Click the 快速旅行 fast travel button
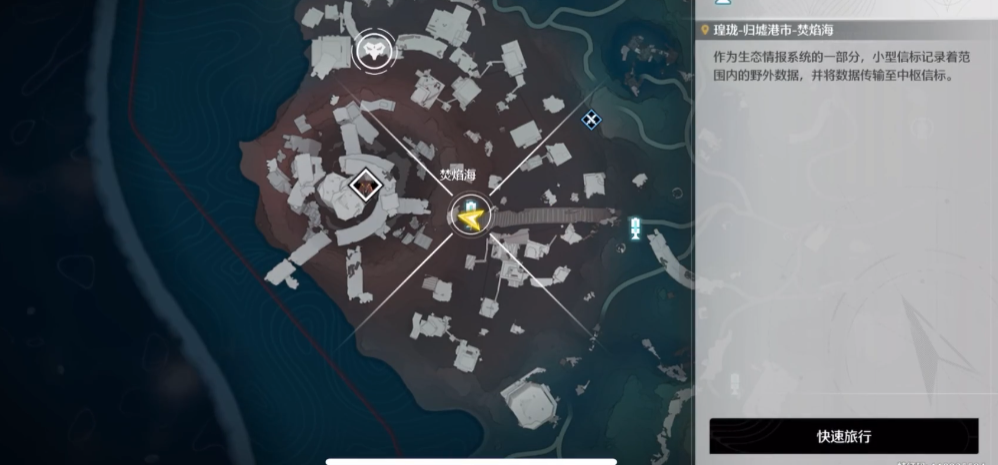 pos(844,436)
